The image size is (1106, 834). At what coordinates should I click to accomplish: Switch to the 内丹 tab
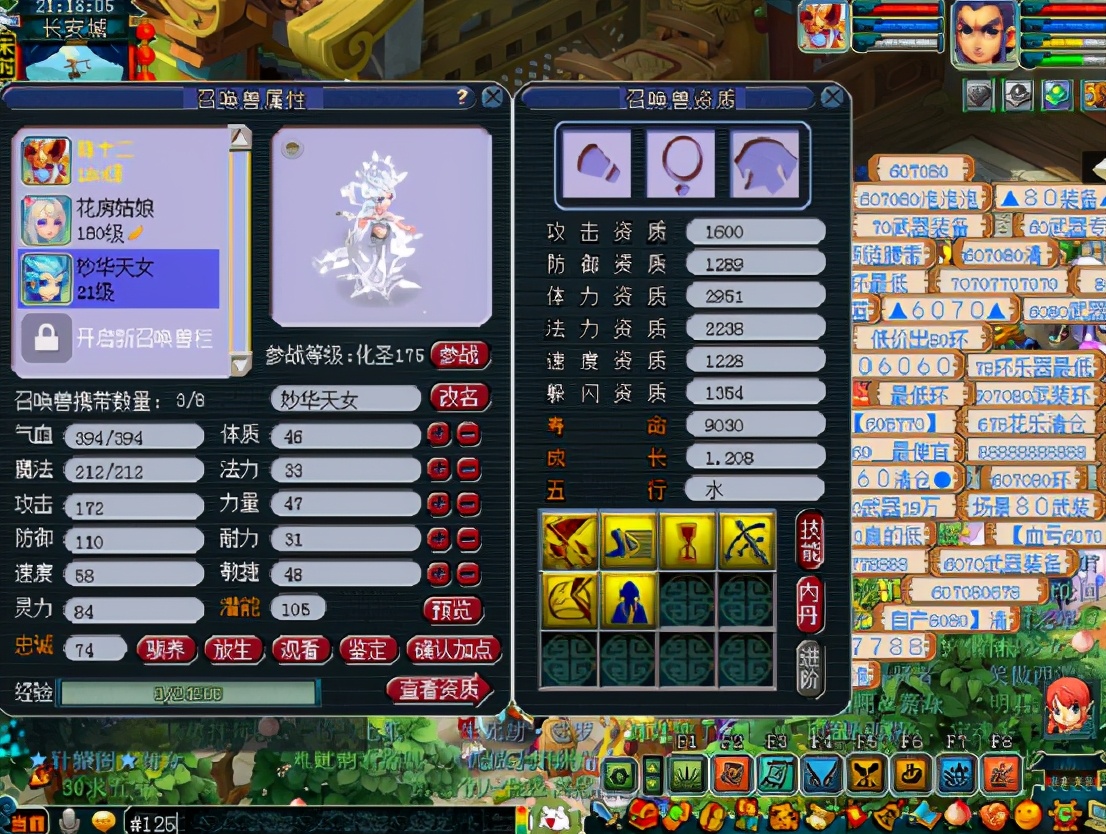tap(810, 603)
